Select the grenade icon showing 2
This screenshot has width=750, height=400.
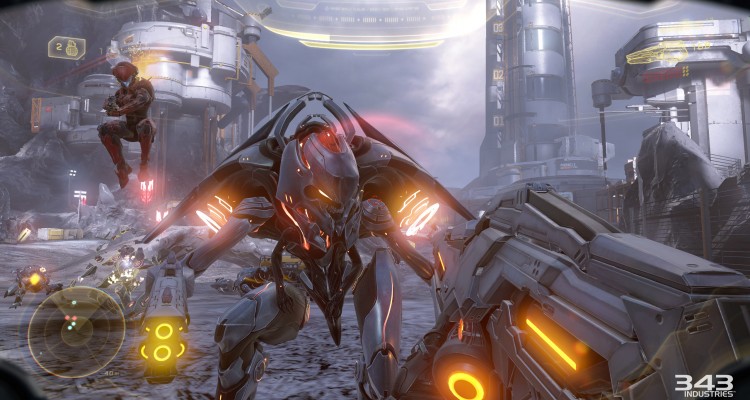(66, 47)
